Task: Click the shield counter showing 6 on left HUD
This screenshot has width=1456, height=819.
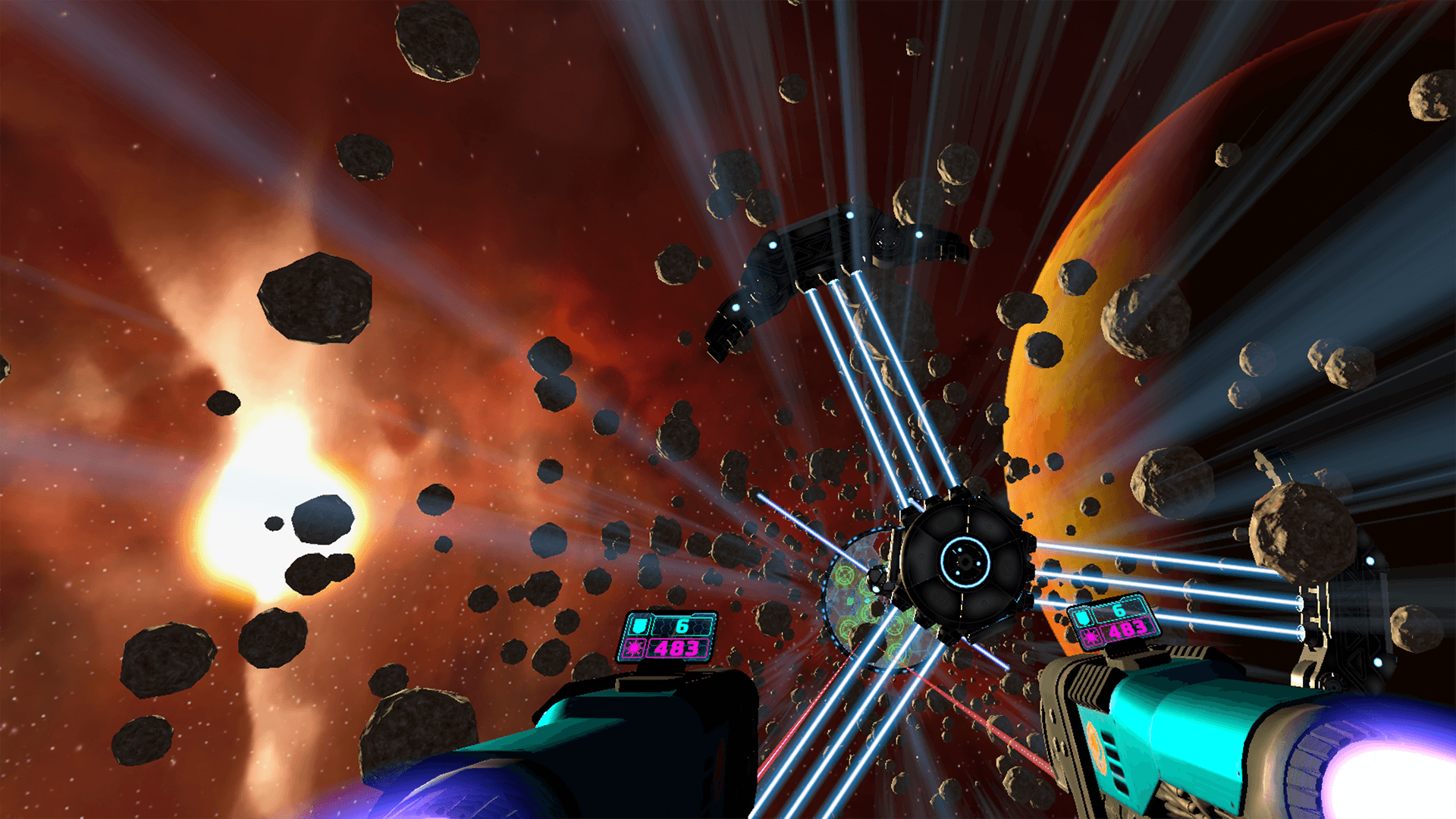Action: (681, 628)
